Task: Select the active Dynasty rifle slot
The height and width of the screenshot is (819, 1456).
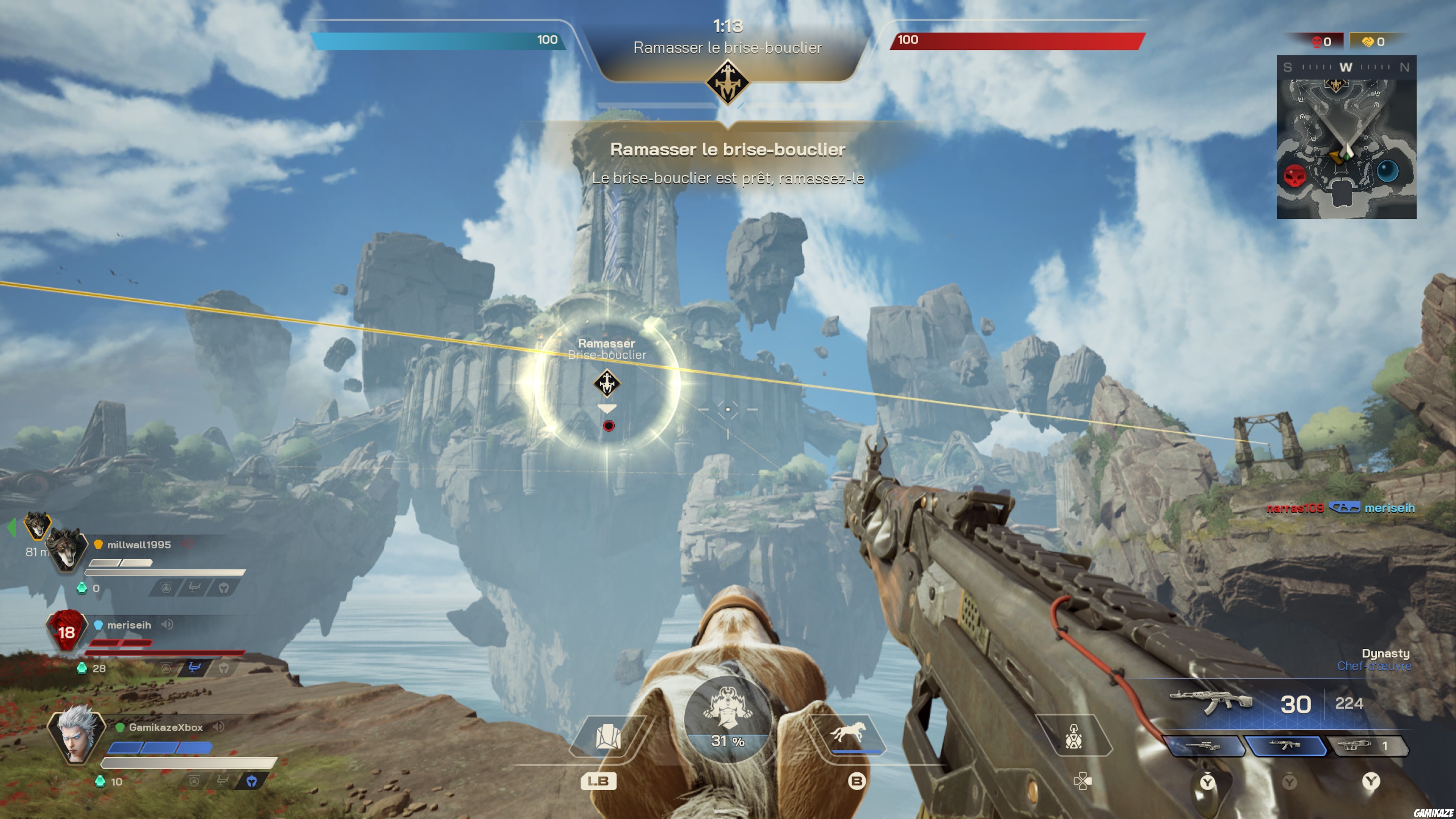Action: tap(1286, 746)
